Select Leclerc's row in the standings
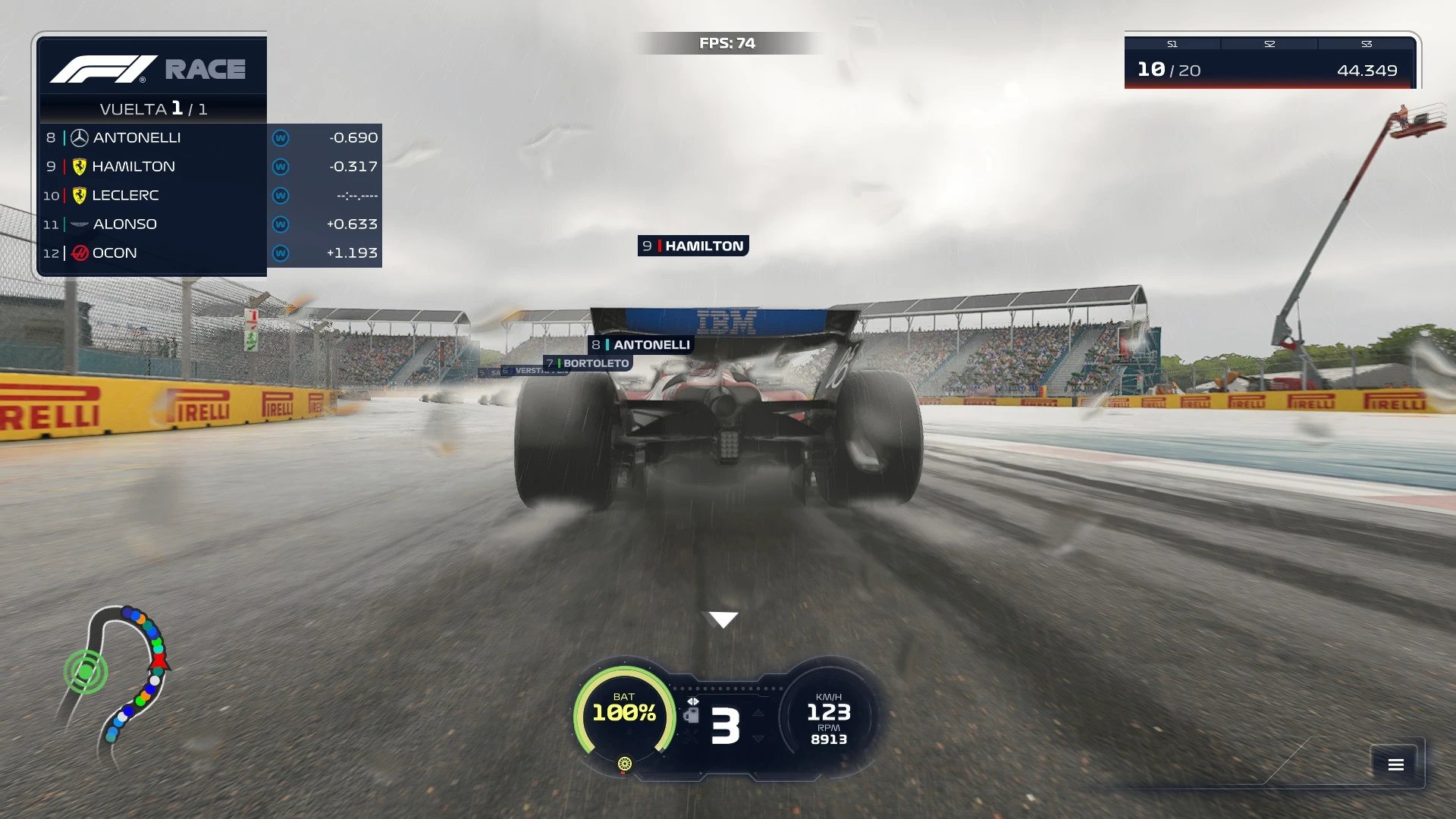This screenshot has width=1456, height=819. (x=210, y=196)
